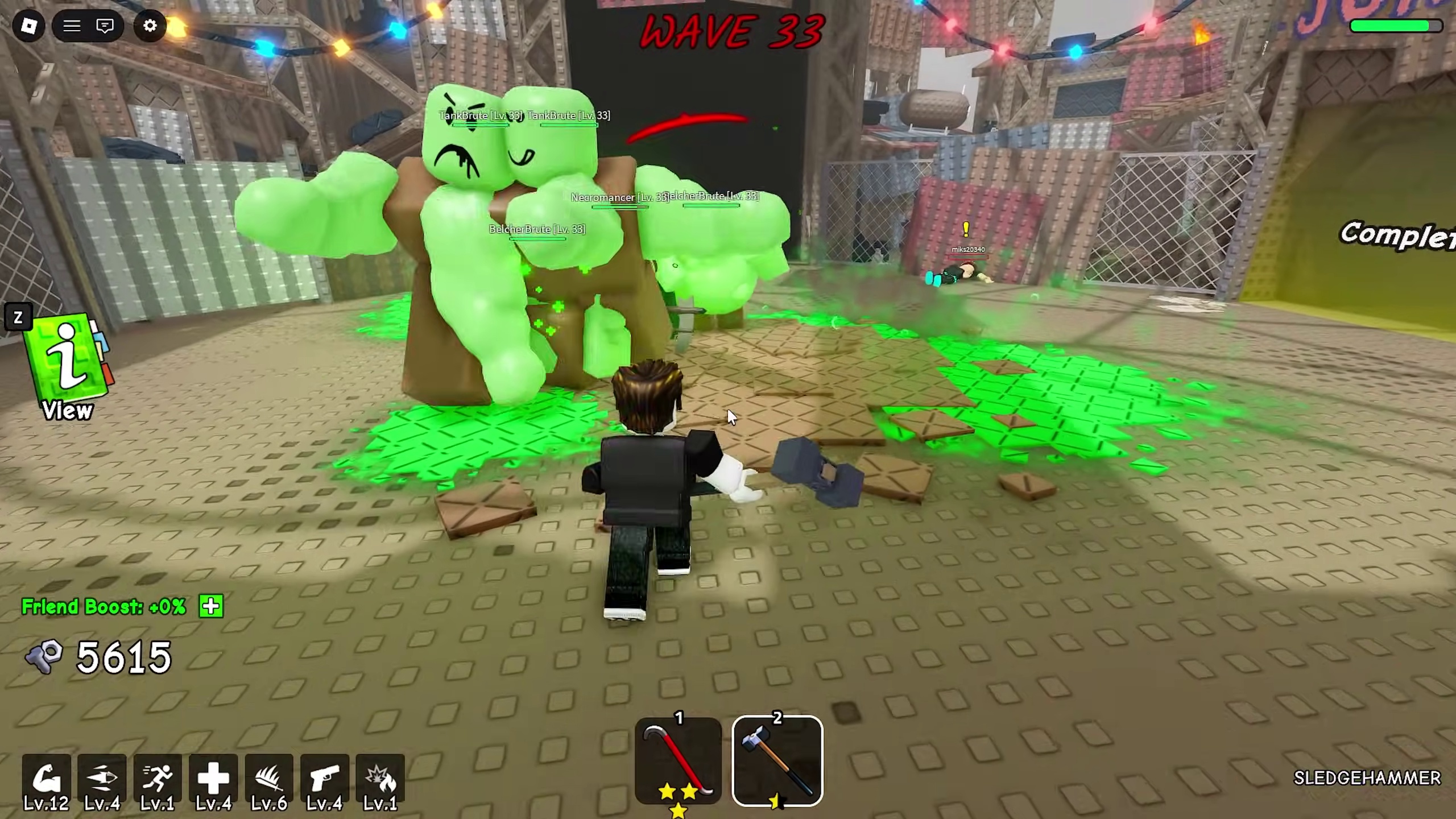Open the three-line hamburger menu

(72, 26)
